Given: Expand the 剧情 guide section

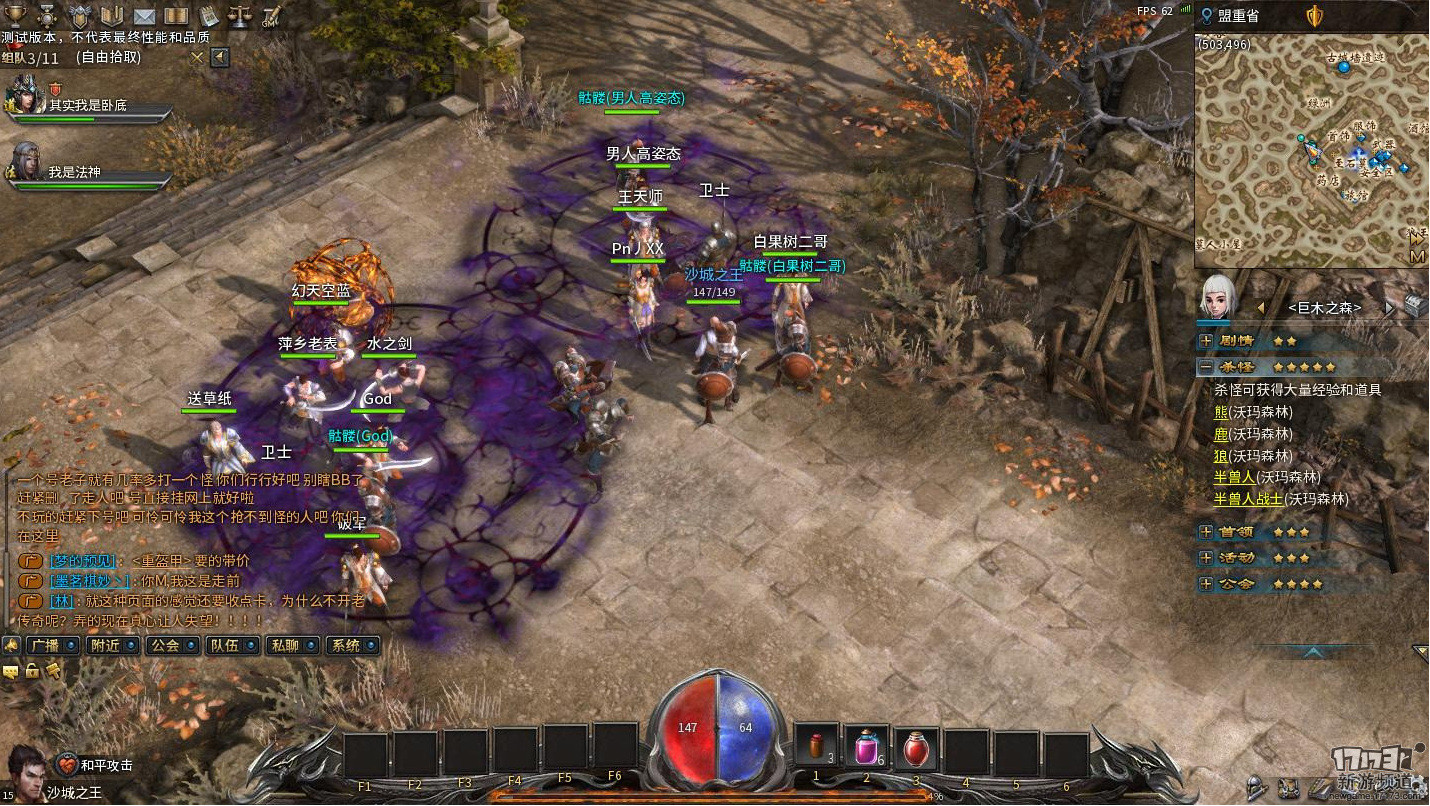Looking at the screenshot, I should click(1206, 341).
